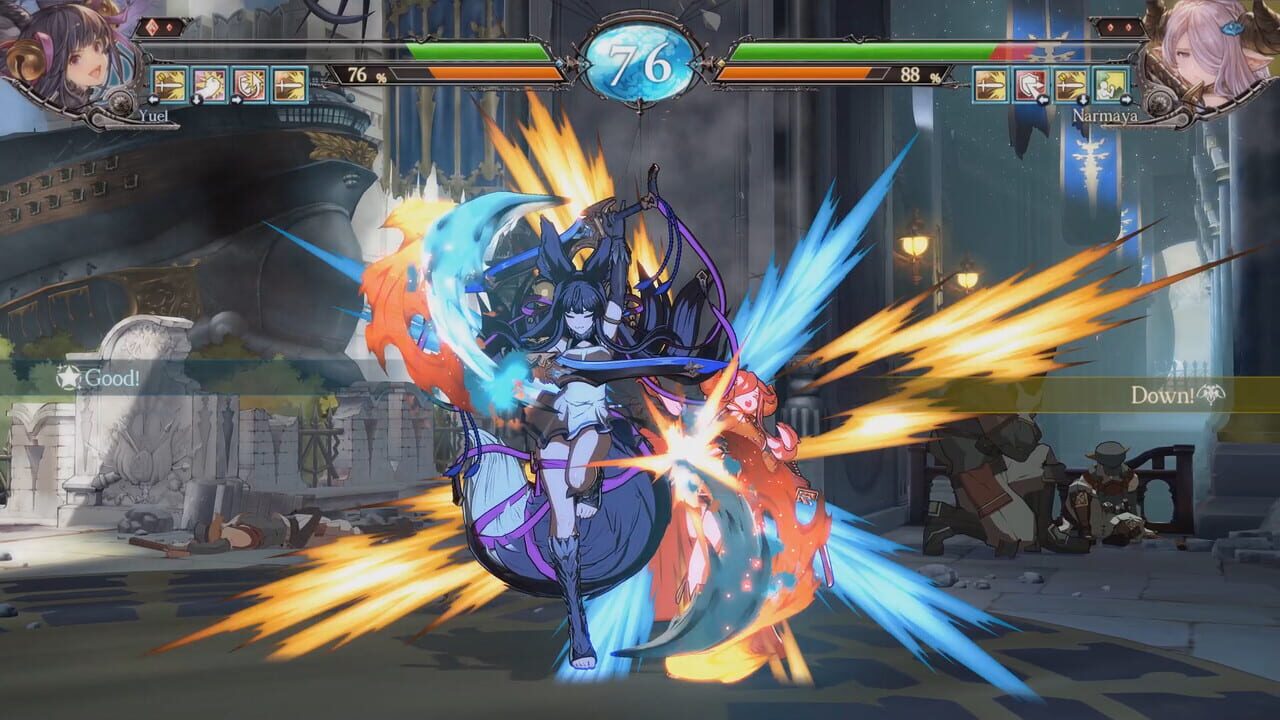Select Yuel's first sword skill icon
The image size is (1280, 720).
[168, 85]
